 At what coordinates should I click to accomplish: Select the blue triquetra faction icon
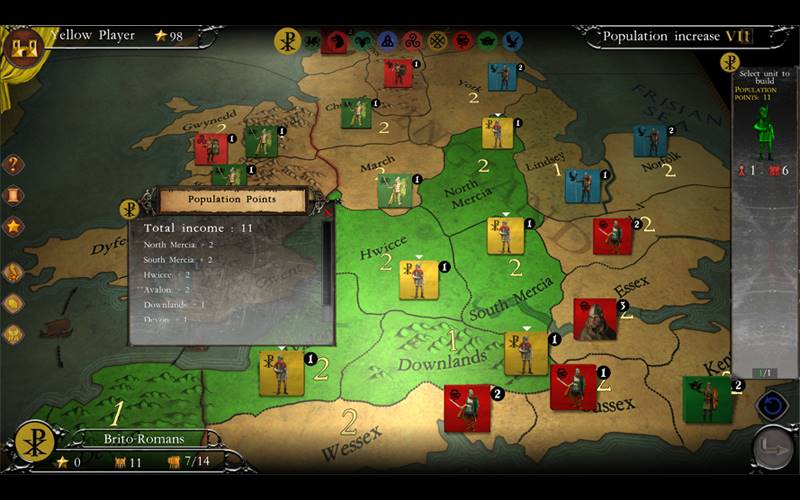point(386,41)
